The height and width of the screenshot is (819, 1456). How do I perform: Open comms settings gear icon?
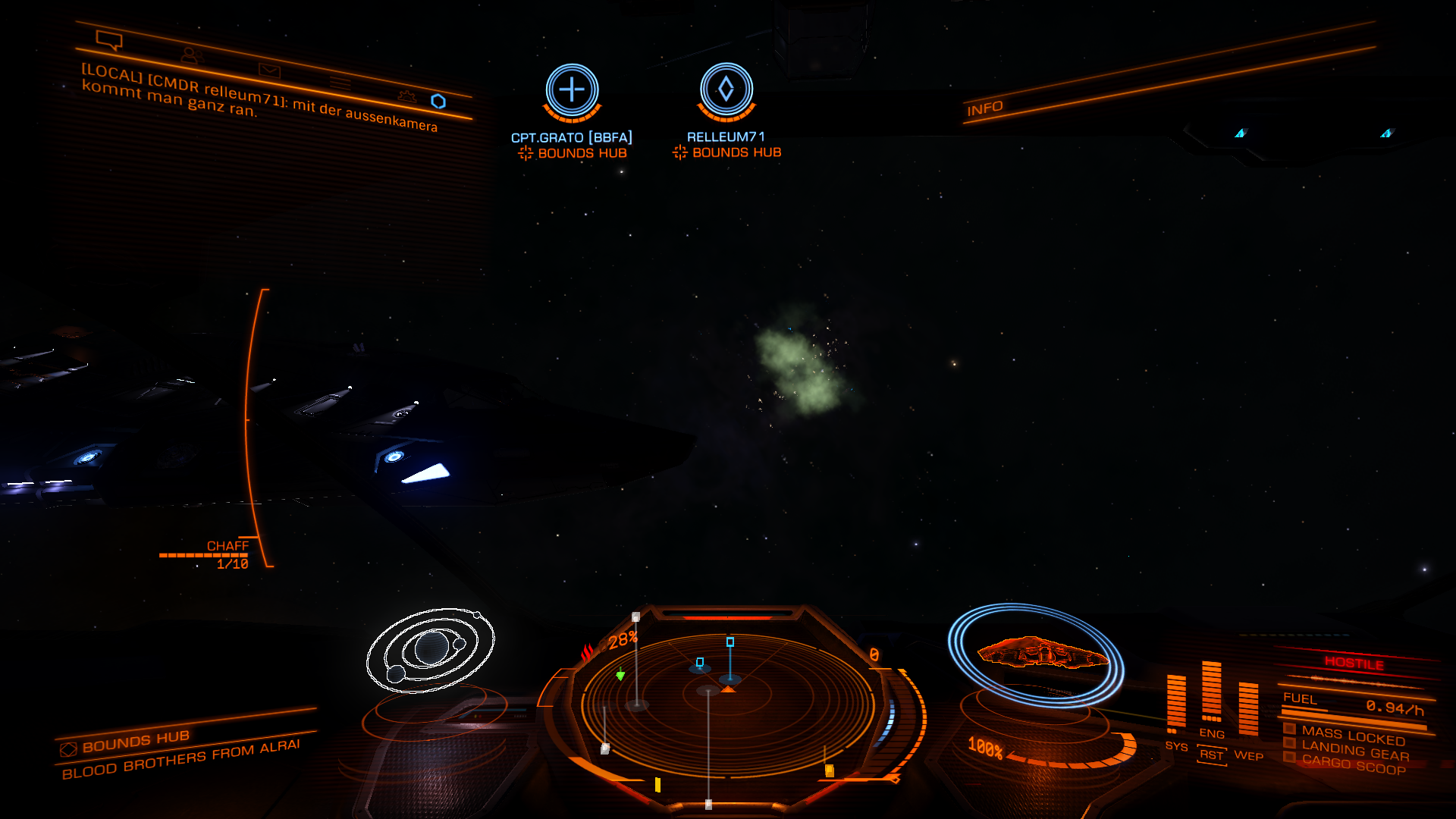(x=407, y=96)
